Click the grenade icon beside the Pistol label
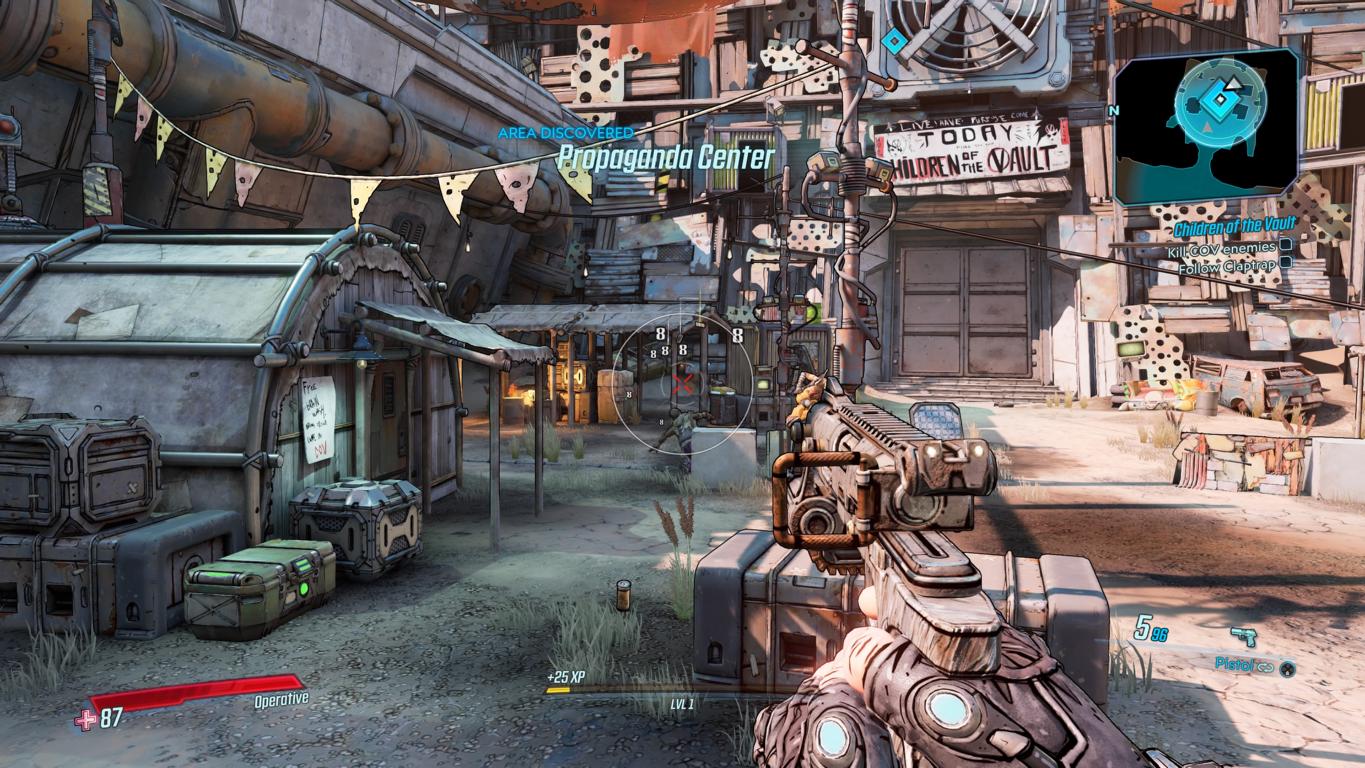Screen dimensions: 1365x768 coord(1288,667)
